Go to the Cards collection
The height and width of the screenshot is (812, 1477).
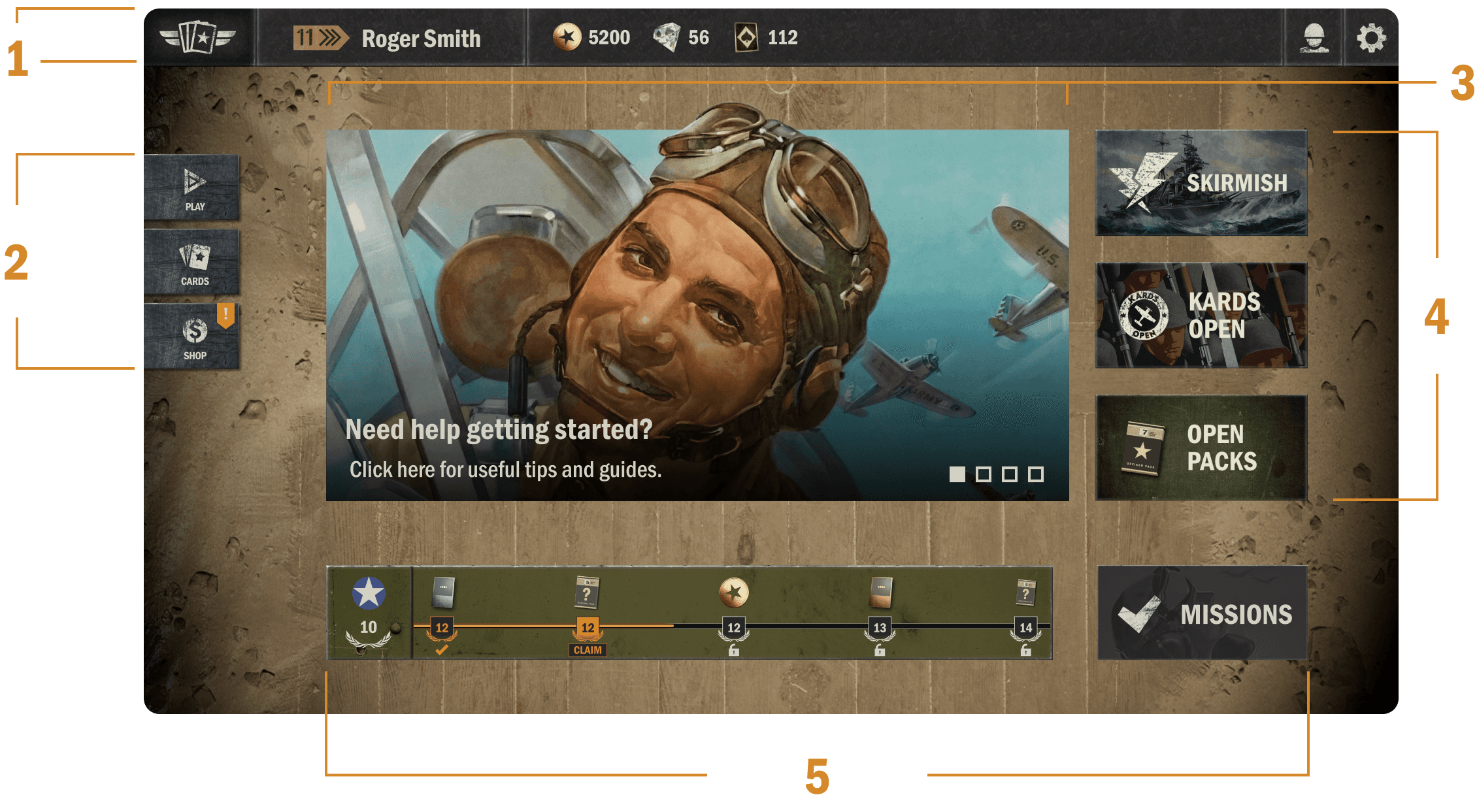click(x=192, y=263)
